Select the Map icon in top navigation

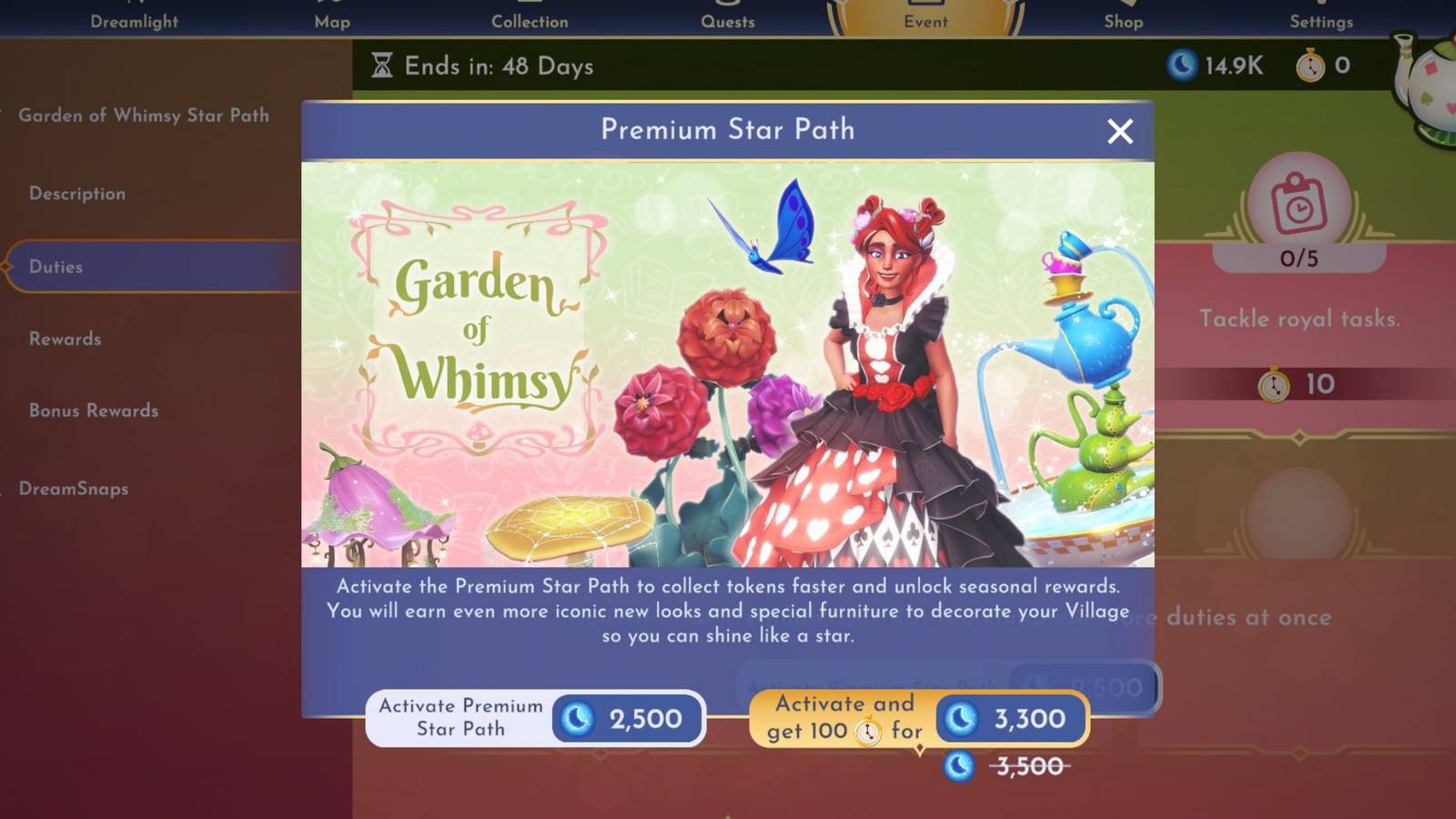tap(330, 14)
